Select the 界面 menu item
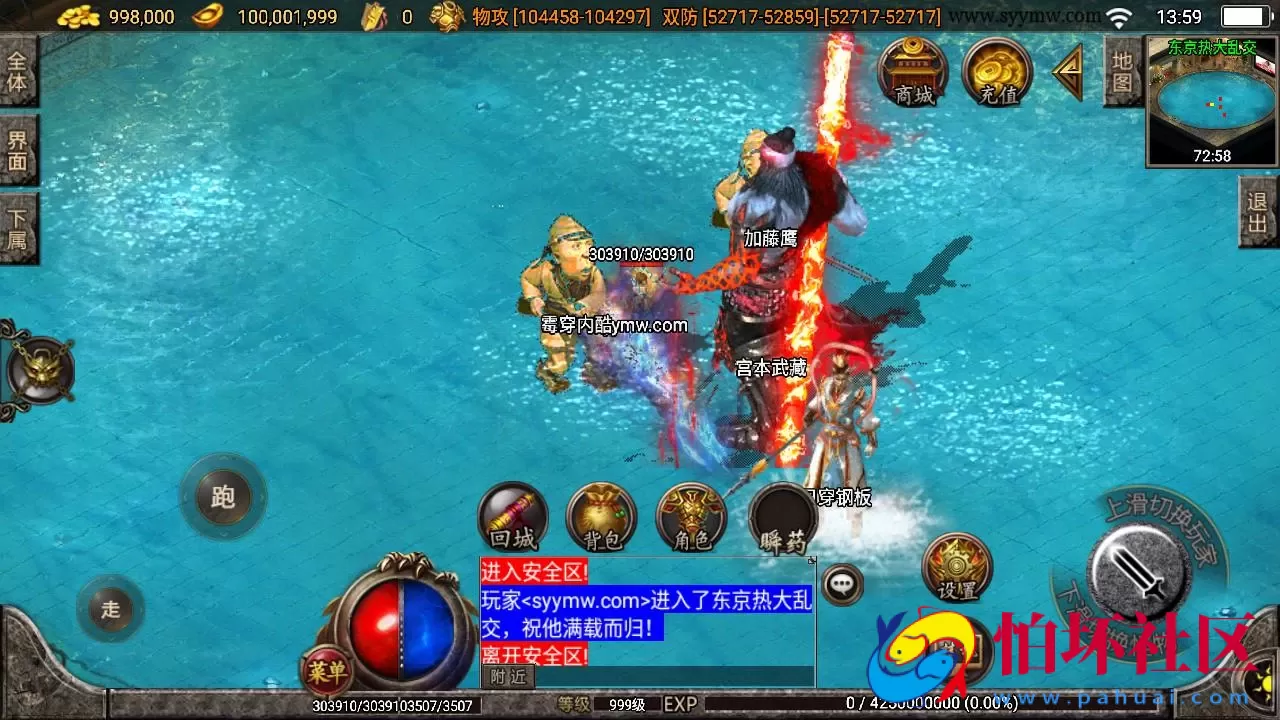Image resolution: width=1280 pixels, height=720 pixels. (x=19, y=148)
